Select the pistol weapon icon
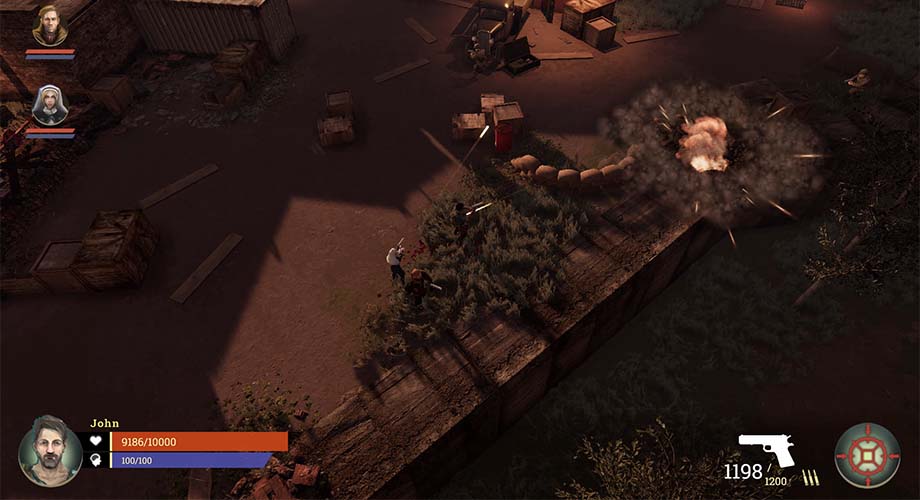The image size is (920, 500). [x=766, y=449]
